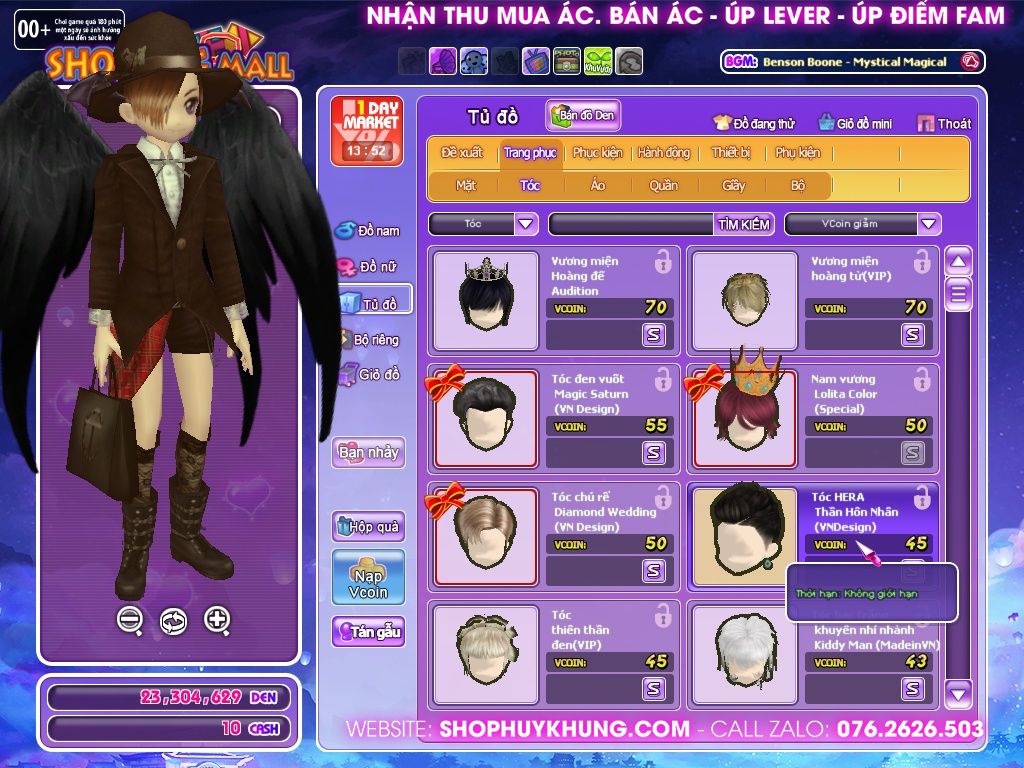
Task: Open the Nạp Vcoin top-up button
Action: 368,577
